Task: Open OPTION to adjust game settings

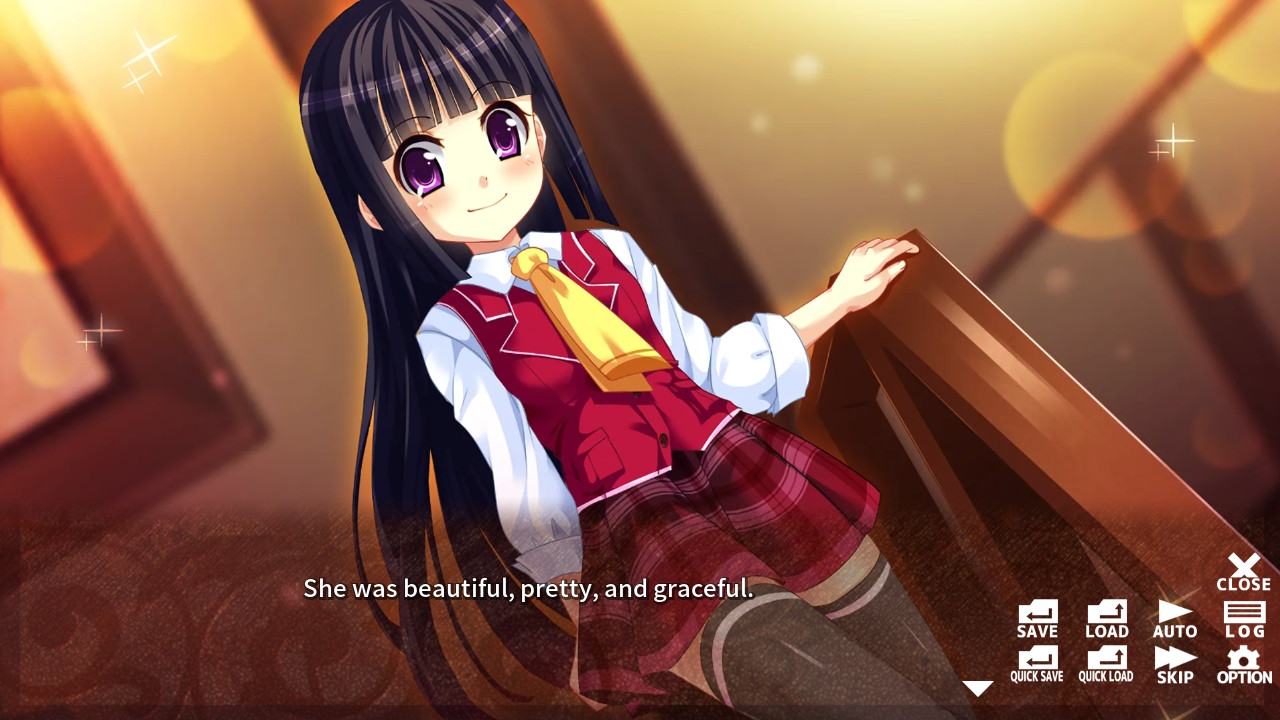Action: coord(1243,663)
